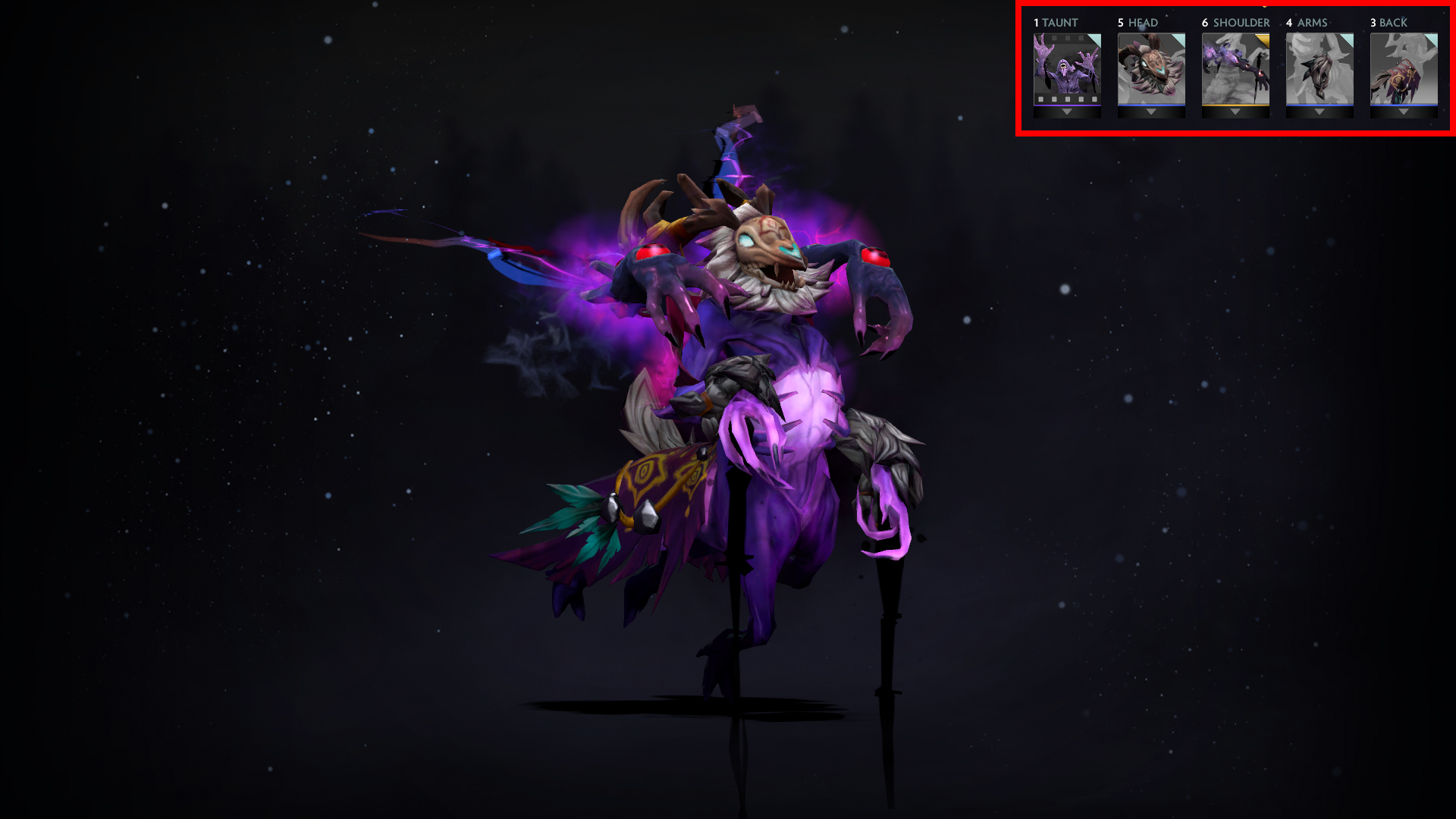Expand the Arms slot dropdown arrow
The width and height of the screenshot is (1456, 819).
1319,111
